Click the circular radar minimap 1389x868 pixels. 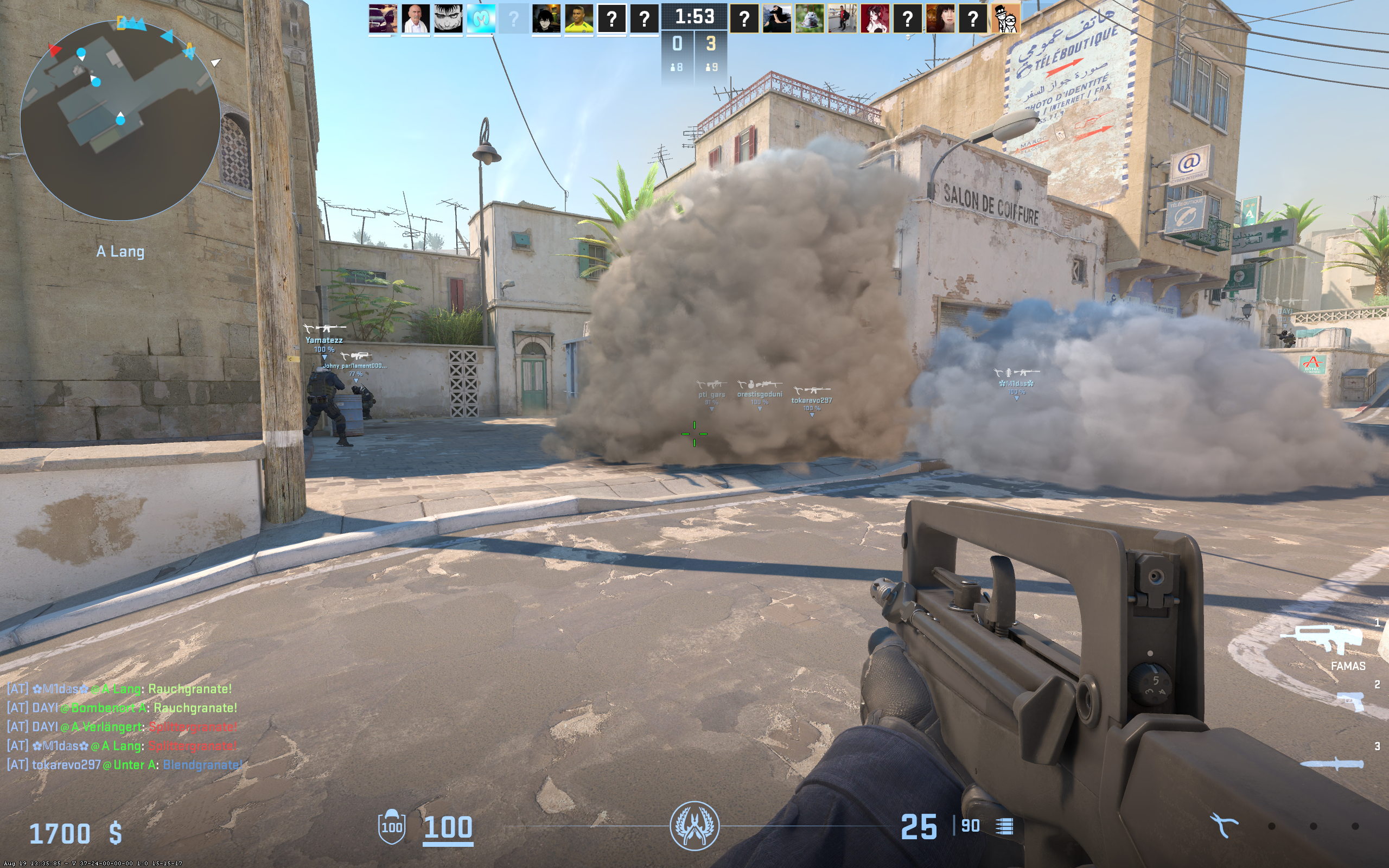120,120
